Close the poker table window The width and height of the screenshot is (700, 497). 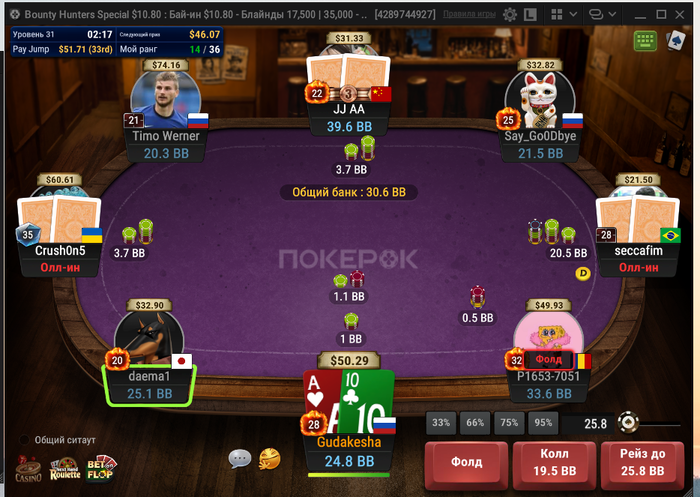point(682,14)
